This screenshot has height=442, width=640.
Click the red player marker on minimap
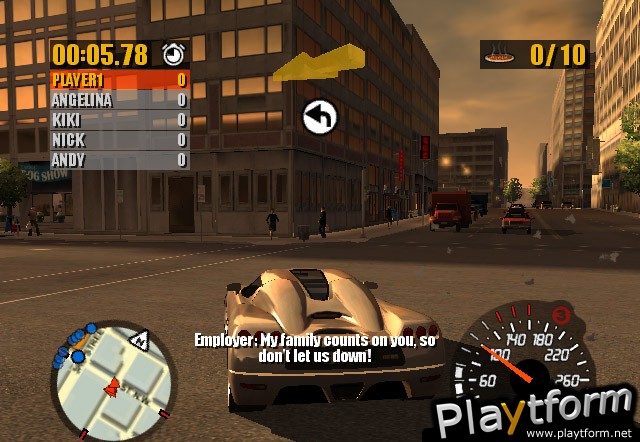coord(112,385)
